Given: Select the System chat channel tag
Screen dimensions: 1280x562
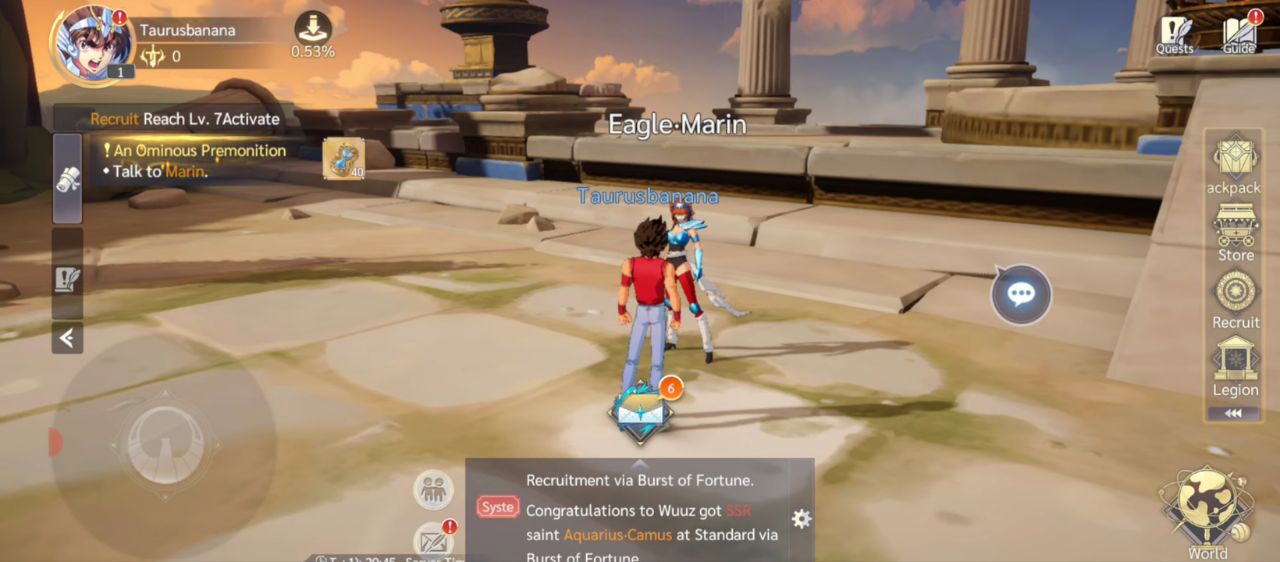Looking at the screenshot, I should pyautogui.click(x=497, y=507).
